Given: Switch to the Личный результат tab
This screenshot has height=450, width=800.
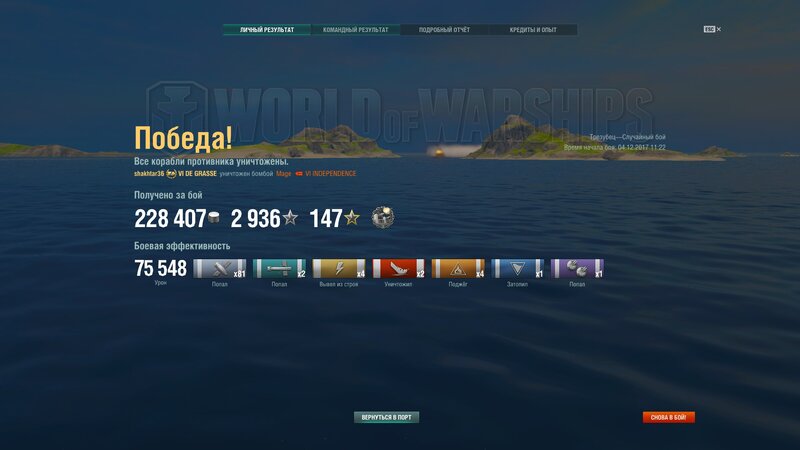Looking at the screenshot, I should point(267,30).
